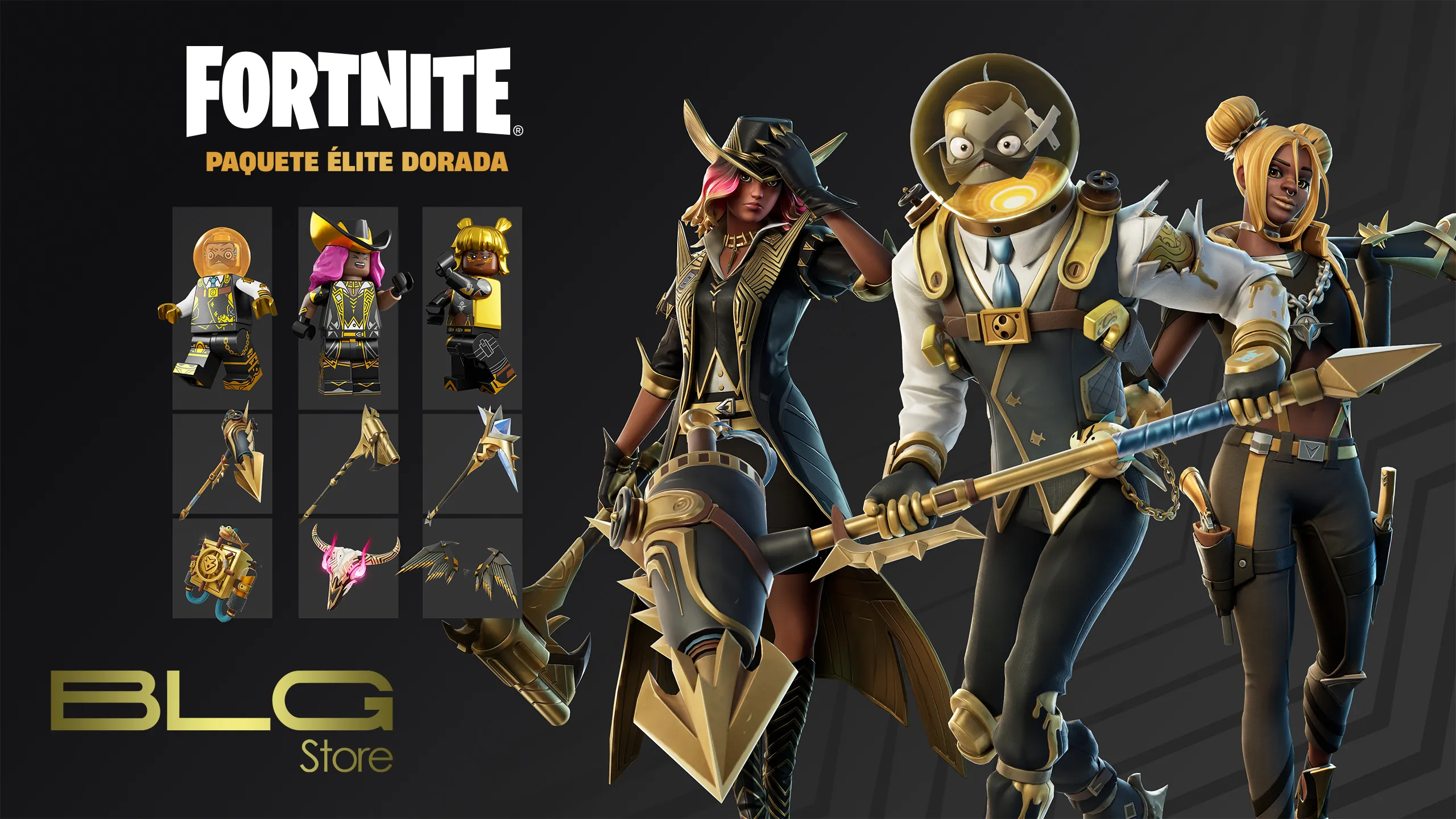Screen dimensions: 1456x819
Task: Choose the golden horse-head pickaxe tile
Action: 348,464
